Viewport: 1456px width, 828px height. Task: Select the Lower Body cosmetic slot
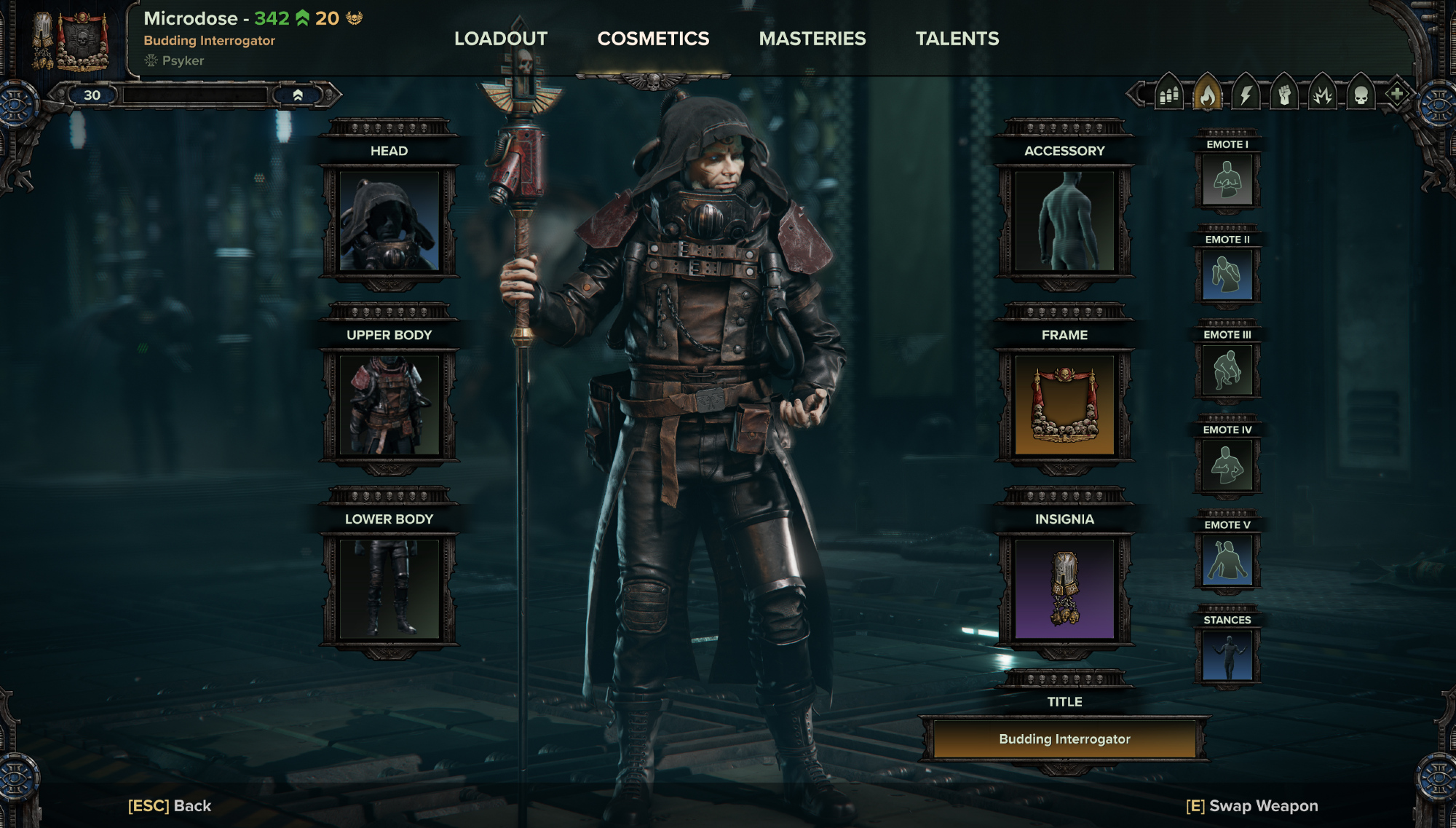click(389, 588)
